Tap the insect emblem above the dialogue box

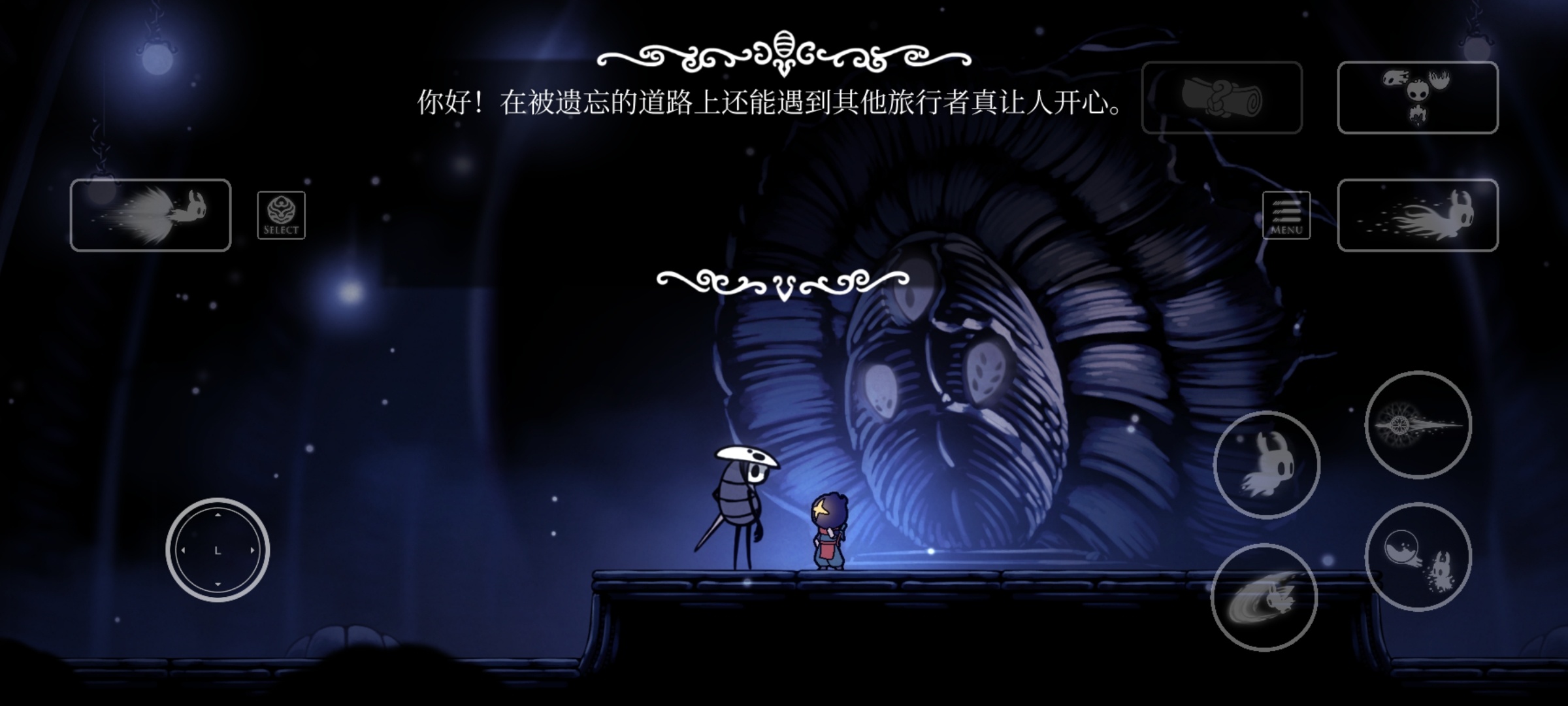(784, 42)
